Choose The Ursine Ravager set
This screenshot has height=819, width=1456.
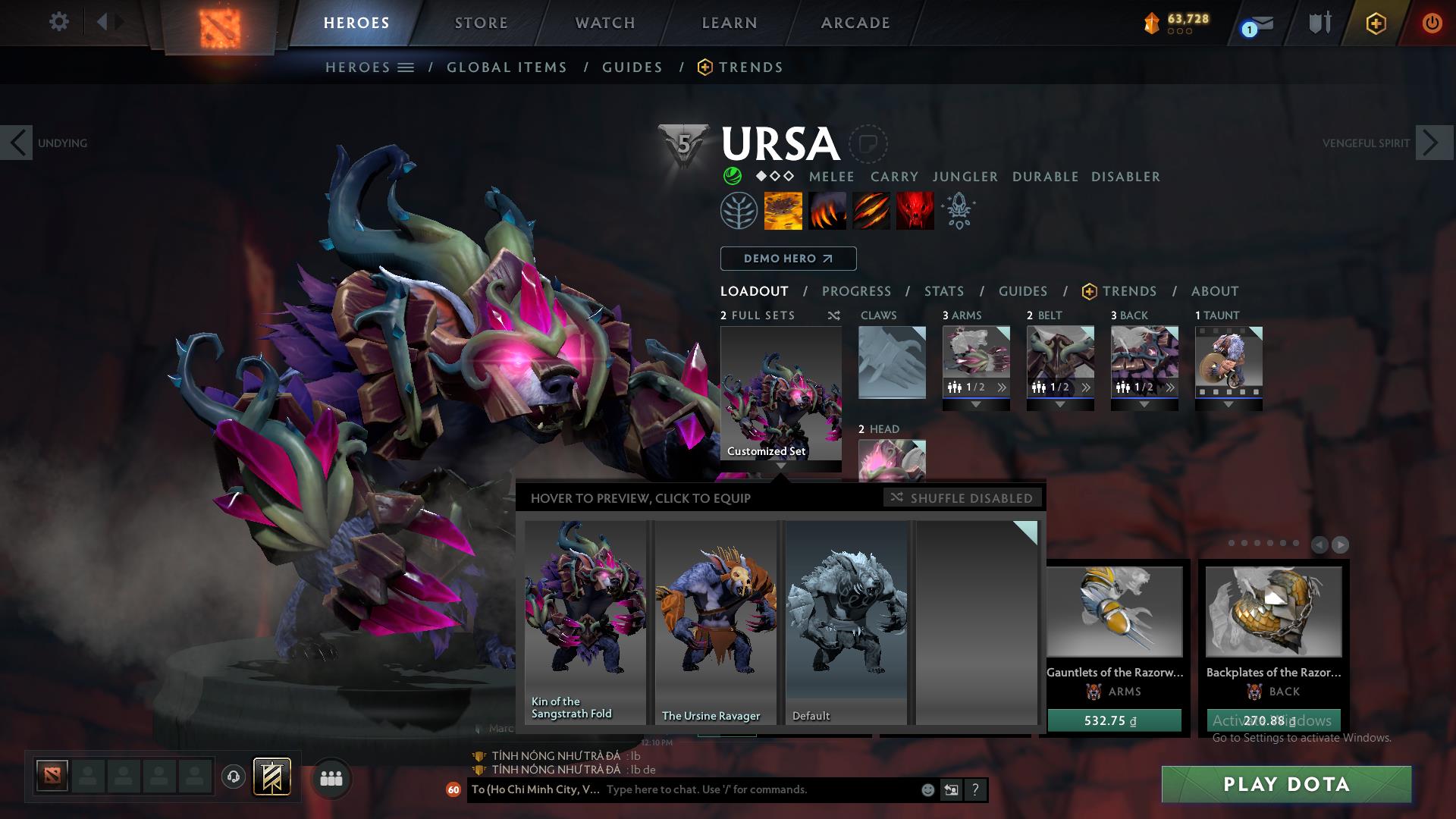(x=715, y=622)
